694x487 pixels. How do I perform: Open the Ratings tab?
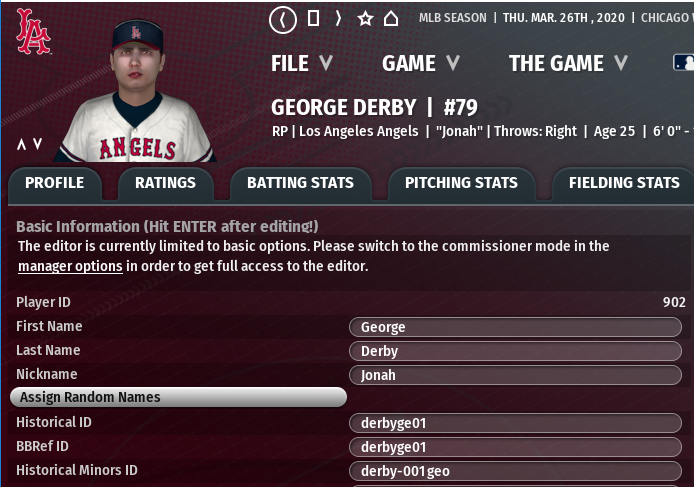pyautogui.click(x=165, y=183)
